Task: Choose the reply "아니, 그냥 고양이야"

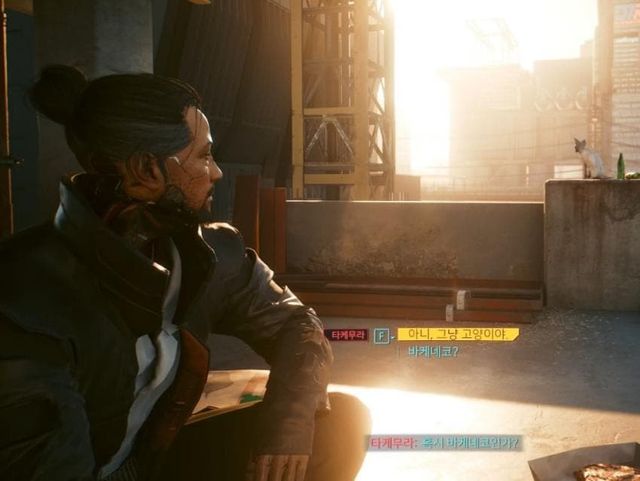Action: pos(457,334)
